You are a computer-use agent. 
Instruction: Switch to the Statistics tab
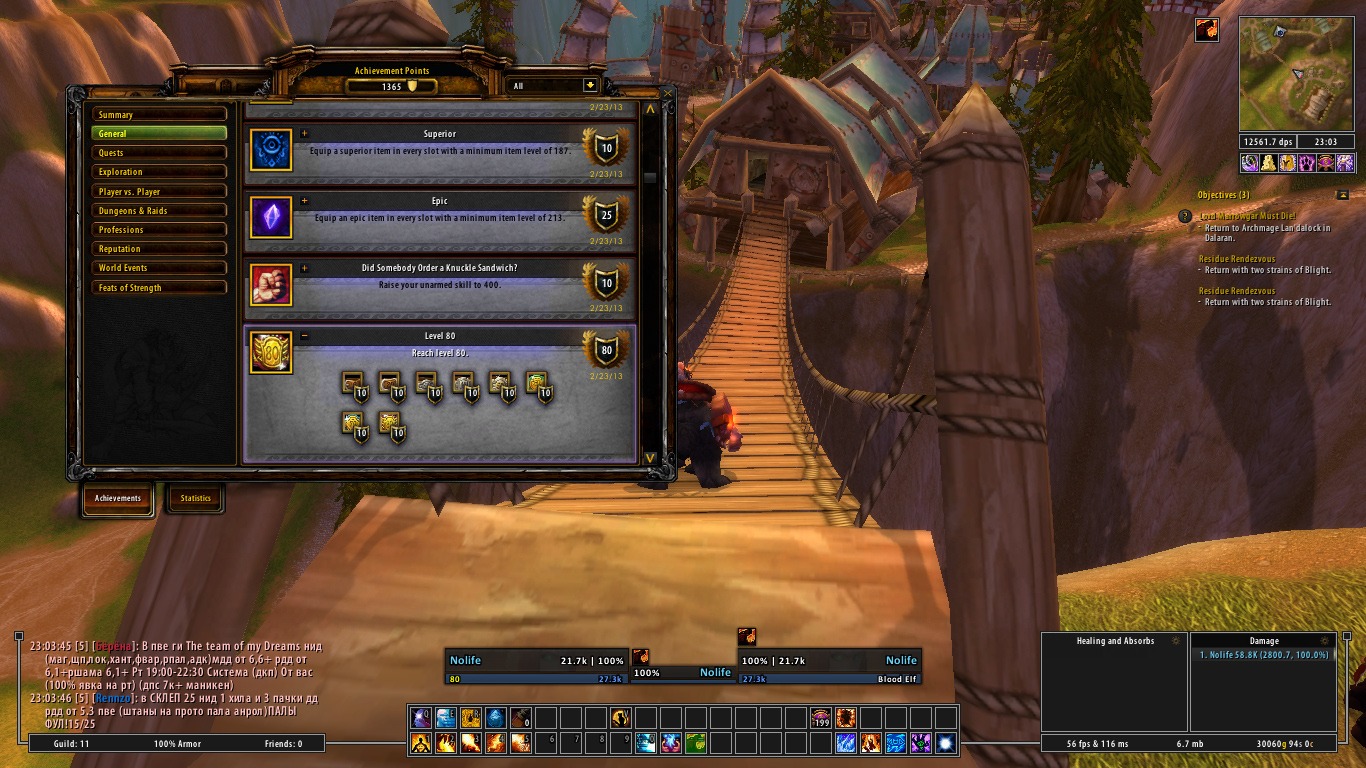point(195,498)
